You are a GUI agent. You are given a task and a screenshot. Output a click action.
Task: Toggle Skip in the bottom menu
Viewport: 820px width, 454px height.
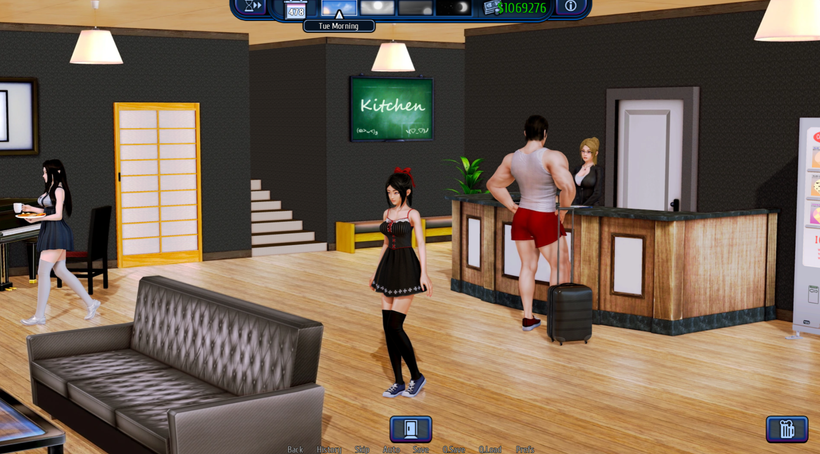(362, 449)
